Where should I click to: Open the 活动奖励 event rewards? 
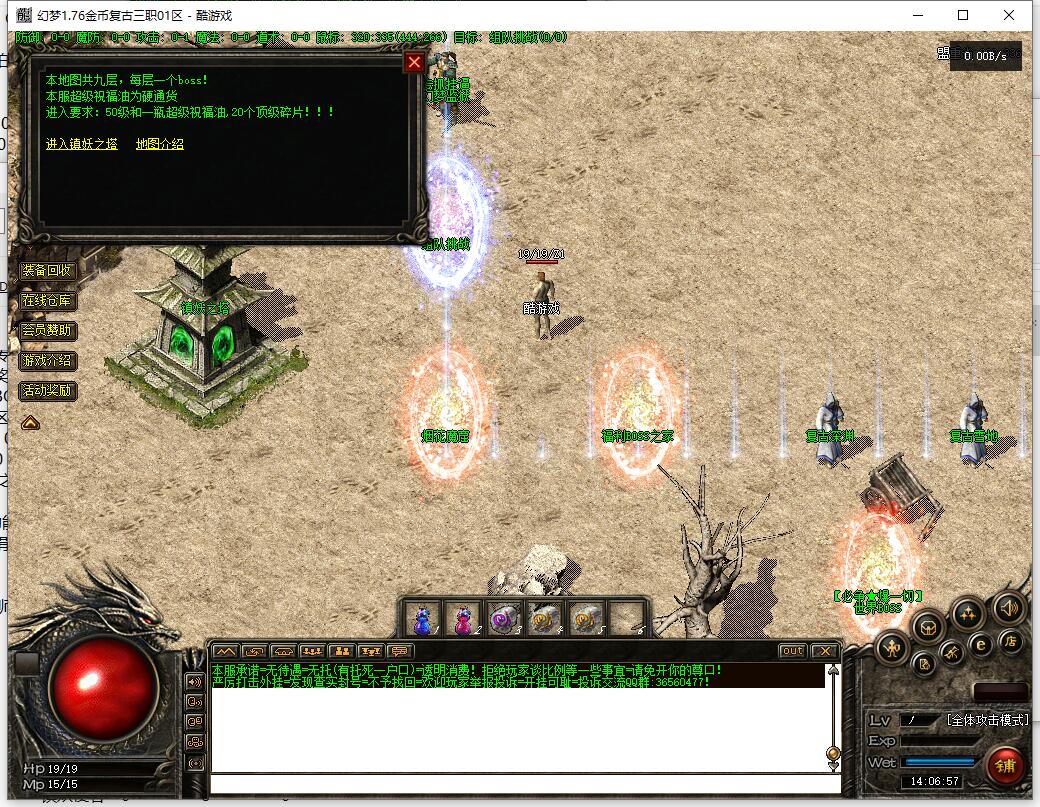pos(47,390)
